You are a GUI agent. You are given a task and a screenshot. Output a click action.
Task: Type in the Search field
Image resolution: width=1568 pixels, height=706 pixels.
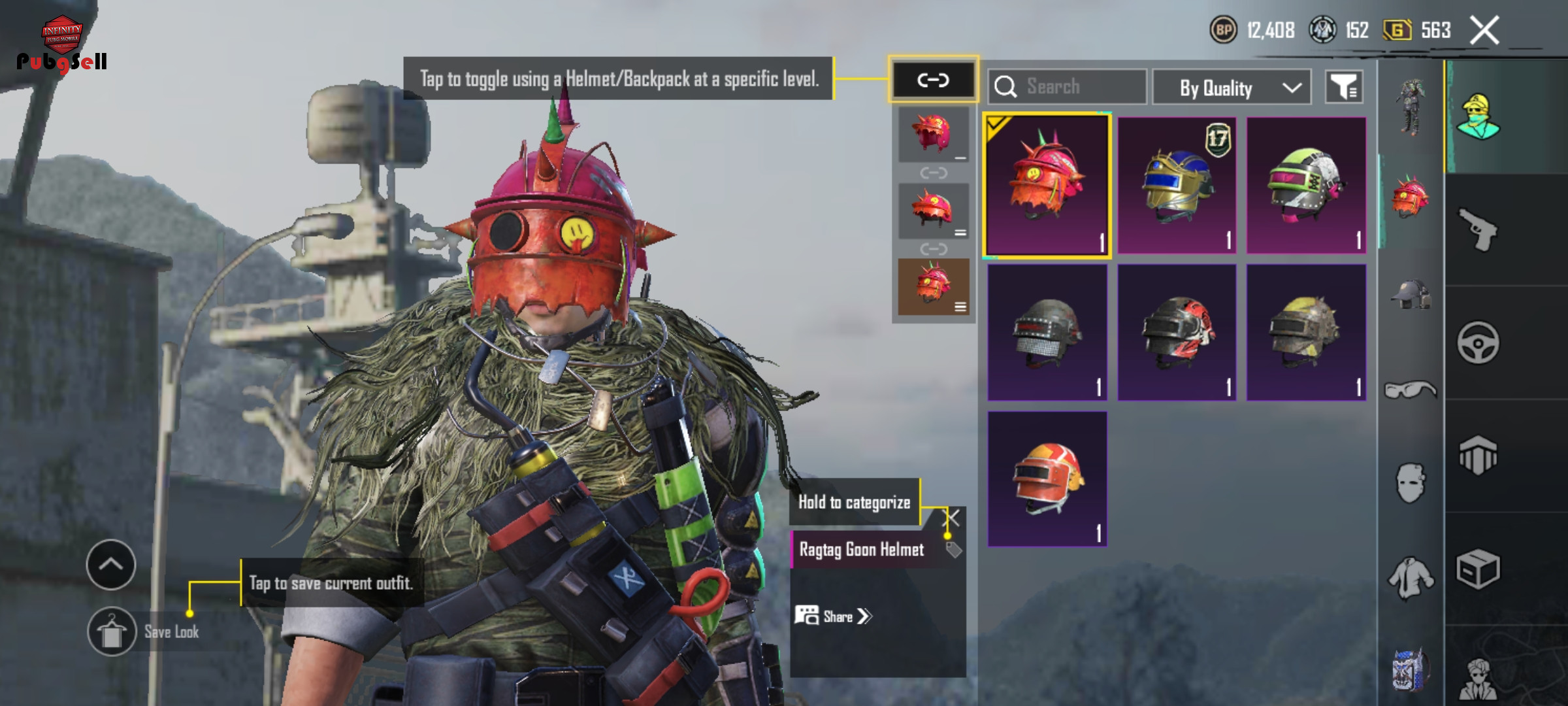coord(1078,86)
